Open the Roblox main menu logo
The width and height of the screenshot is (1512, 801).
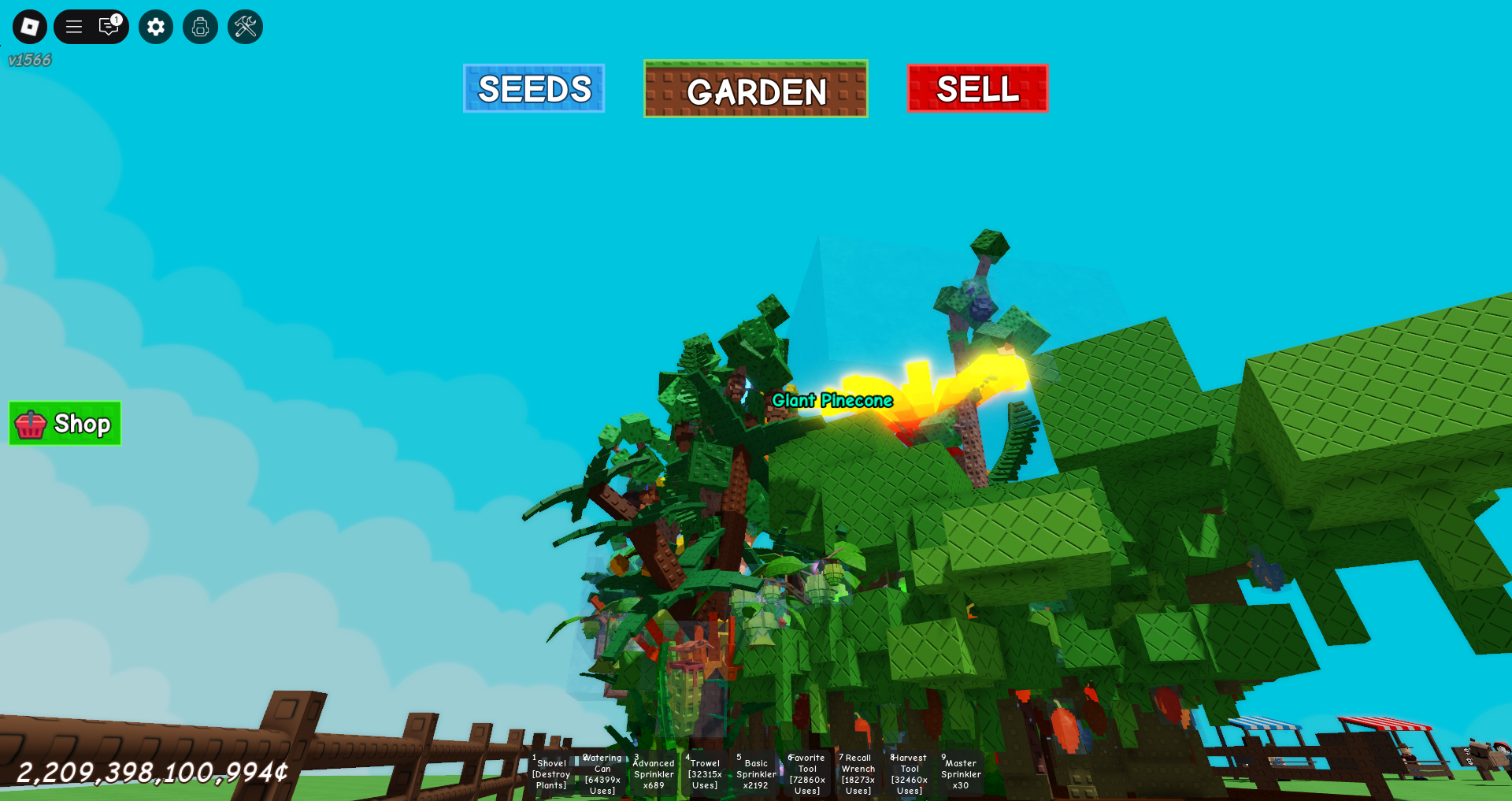click(30, 27)
